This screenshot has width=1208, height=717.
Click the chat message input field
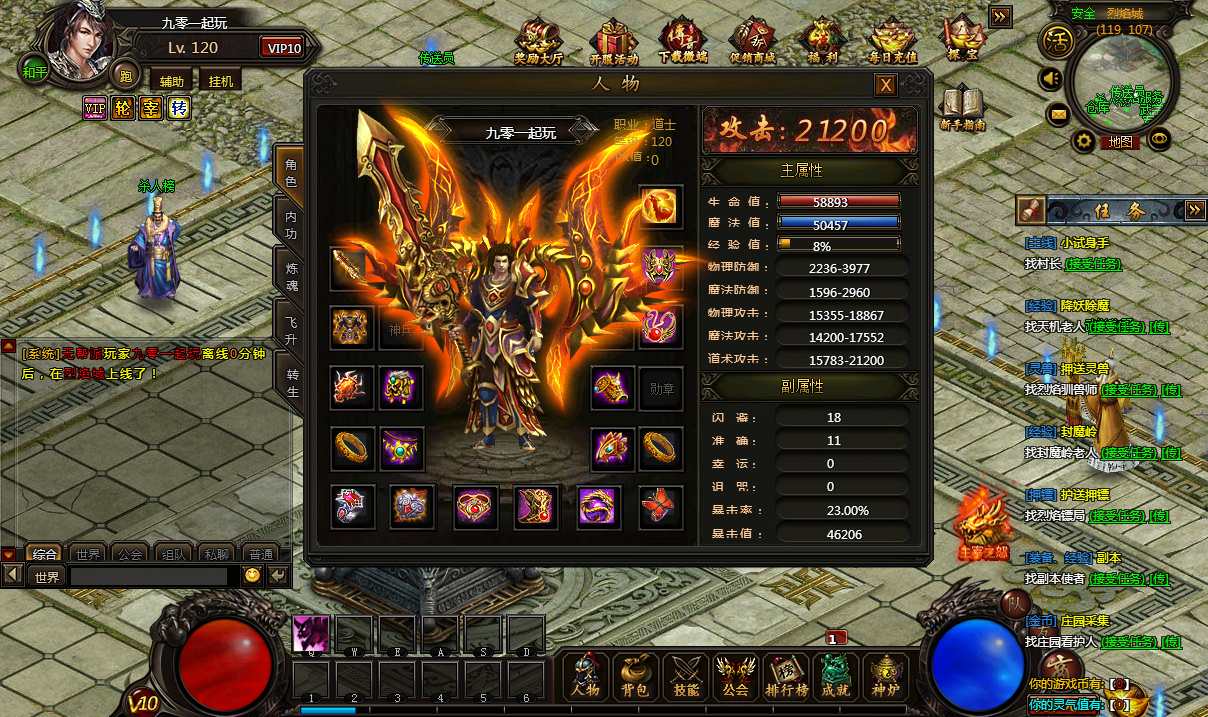click(148, 577)
